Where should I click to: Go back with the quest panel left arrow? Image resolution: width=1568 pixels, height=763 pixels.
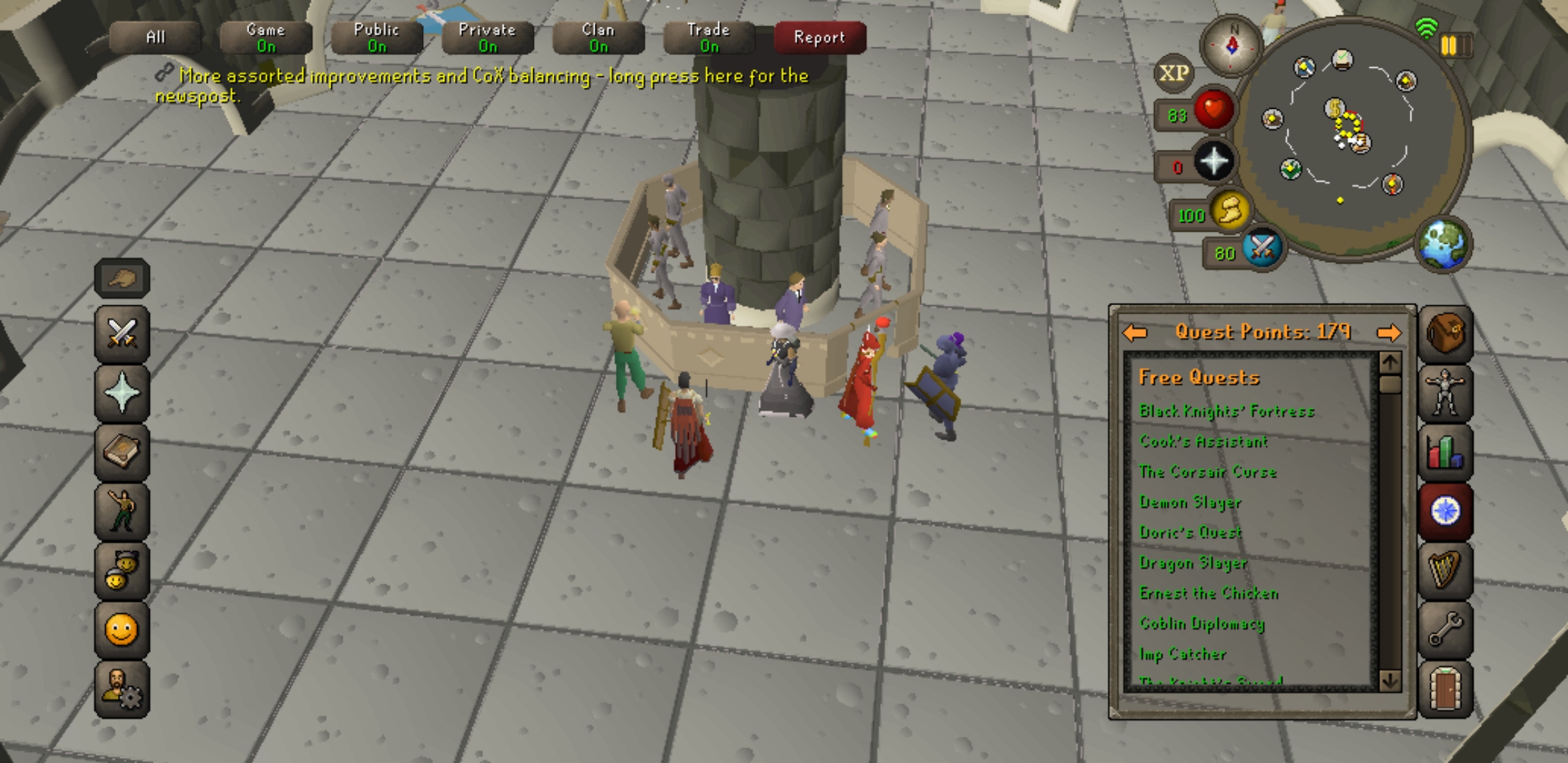pos(1136,331)
